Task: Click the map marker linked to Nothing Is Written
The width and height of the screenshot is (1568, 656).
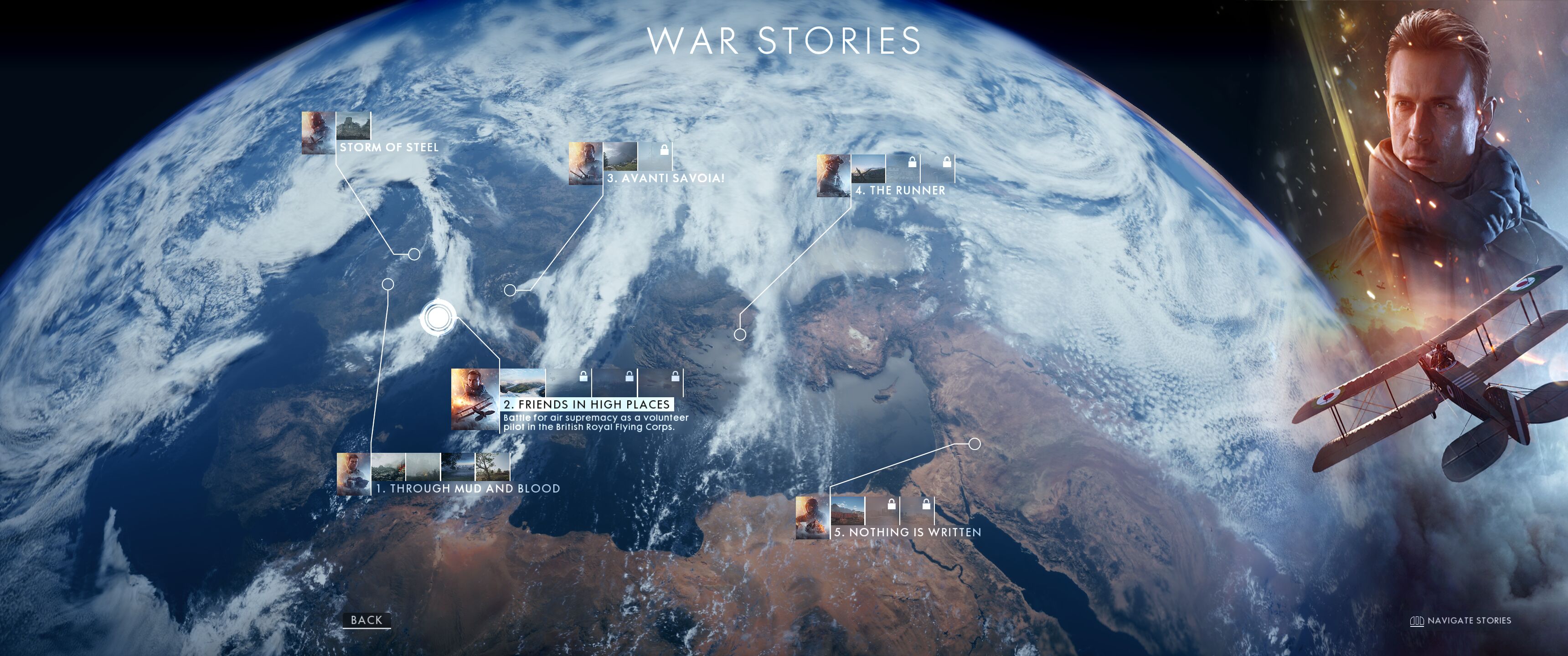Action: pos(974,444)
